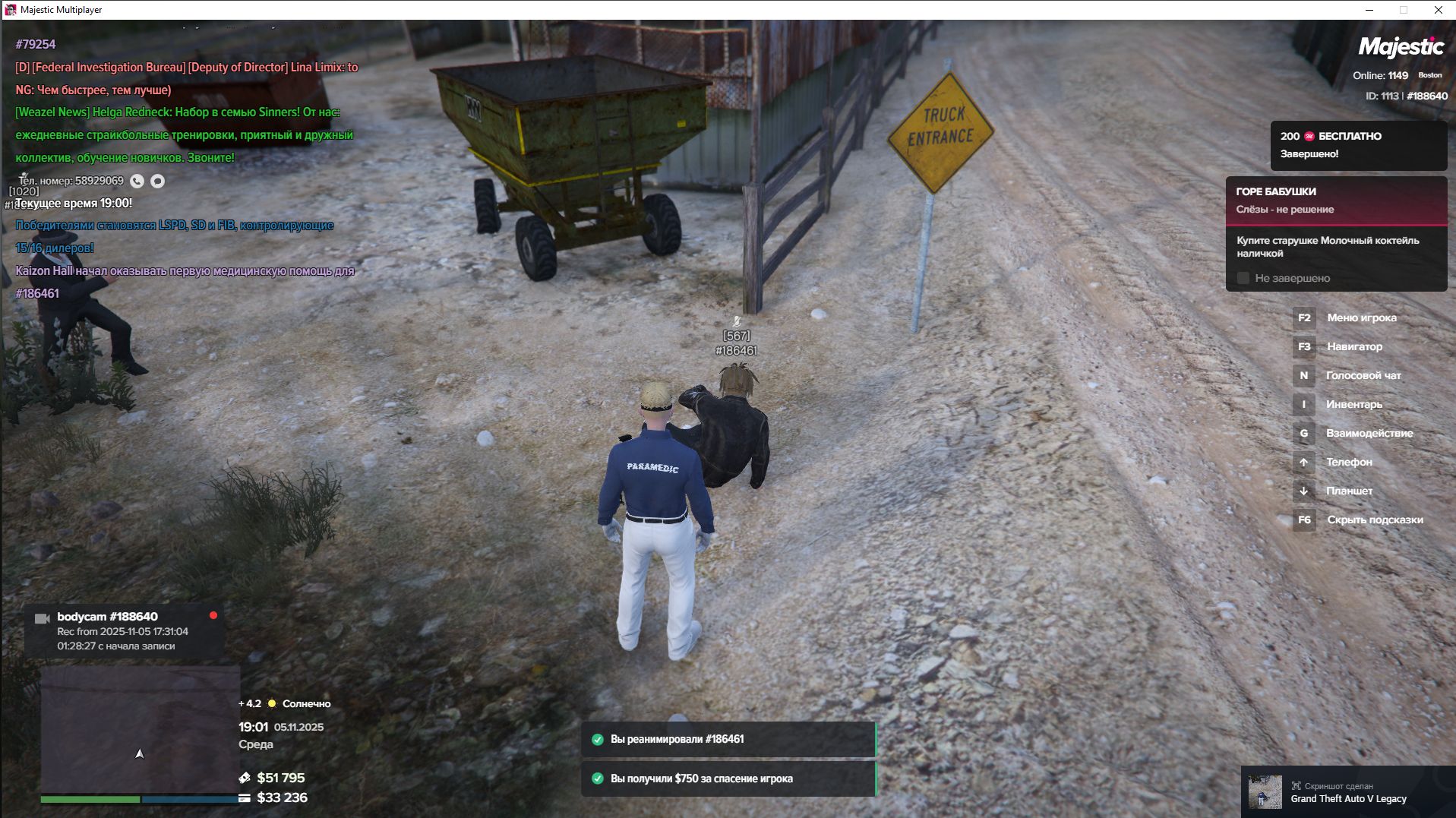Select the Горе Бабушки quest tracker
This screenshot has height=818, width=1456.
[1335, 200]
